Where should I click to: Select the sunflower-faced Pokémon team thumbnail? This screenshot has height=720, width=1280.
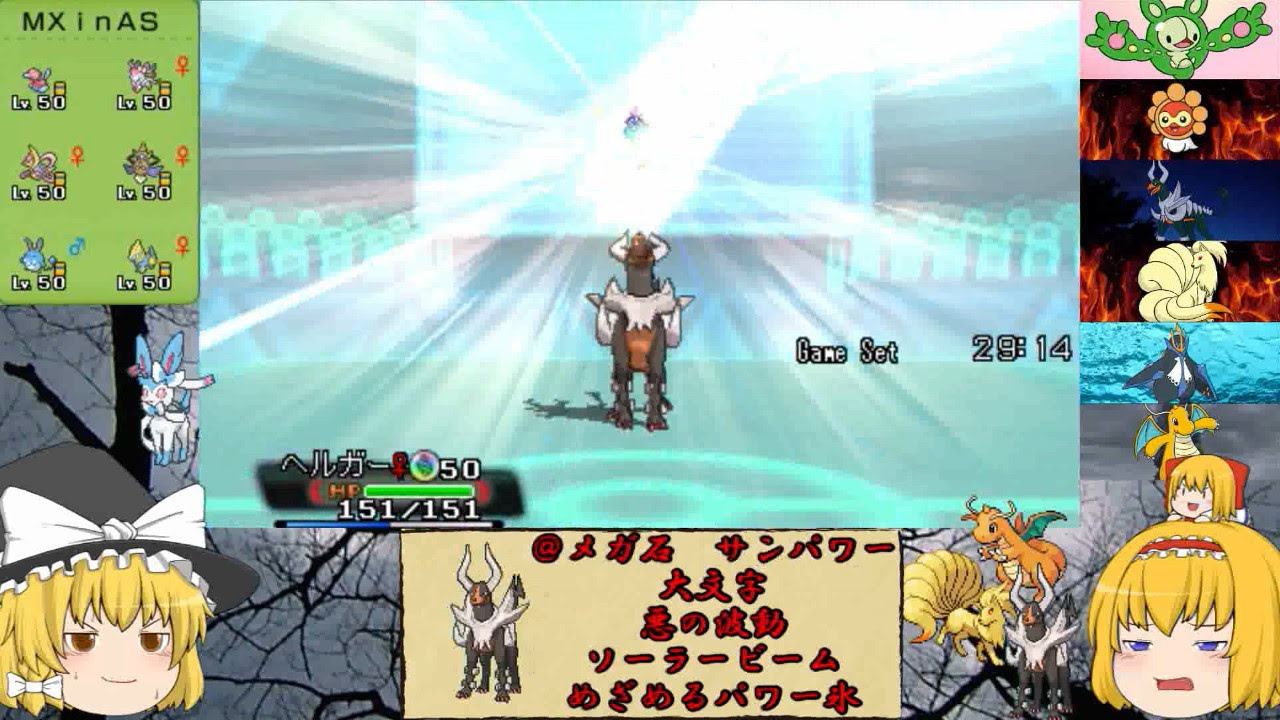1178,120
